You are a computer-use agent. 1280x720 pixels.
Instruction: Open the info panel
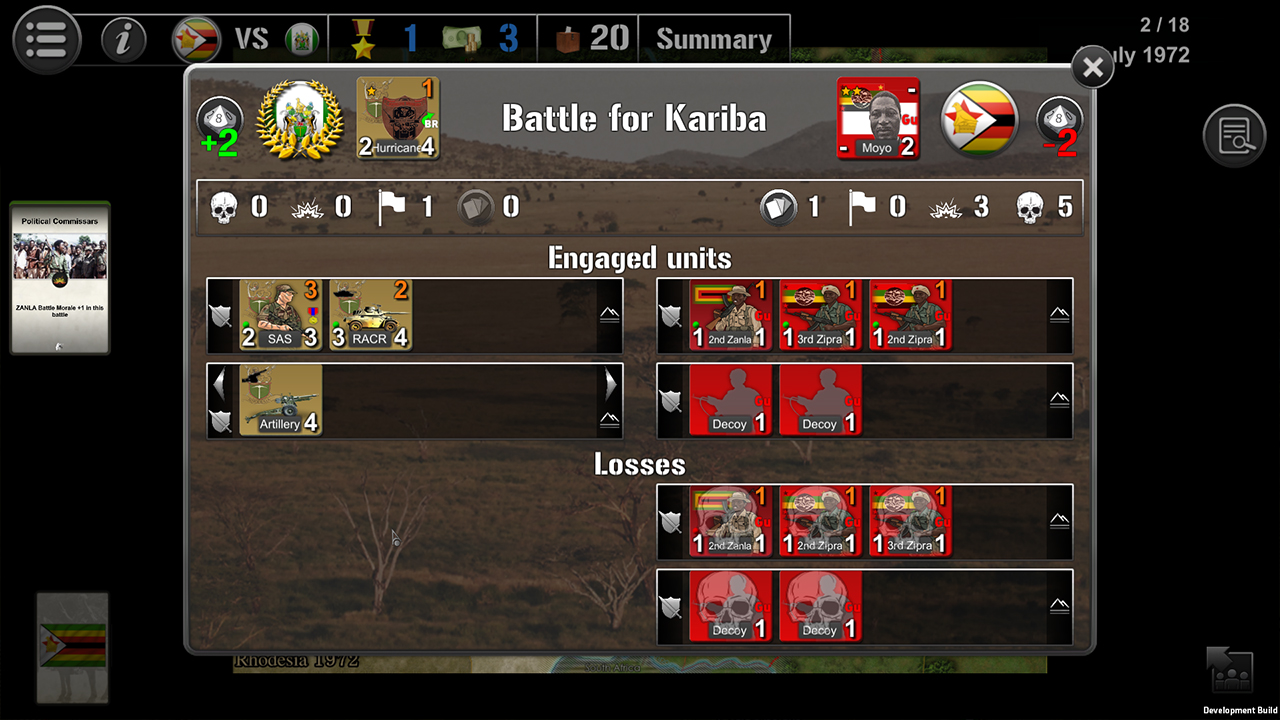coord(123,40)
